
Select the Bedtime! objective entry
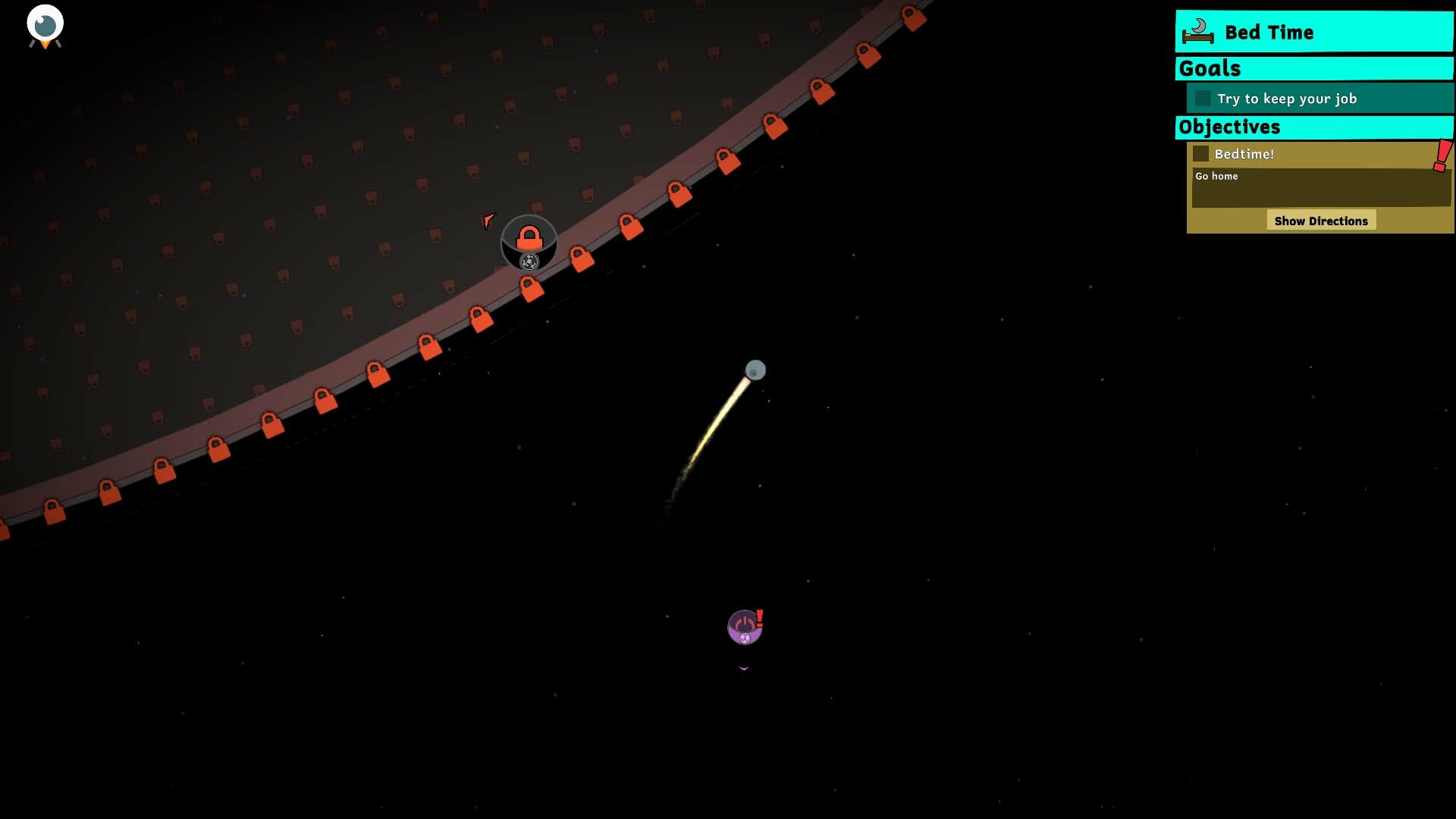pyautogui.click(x=1244, y=153)
